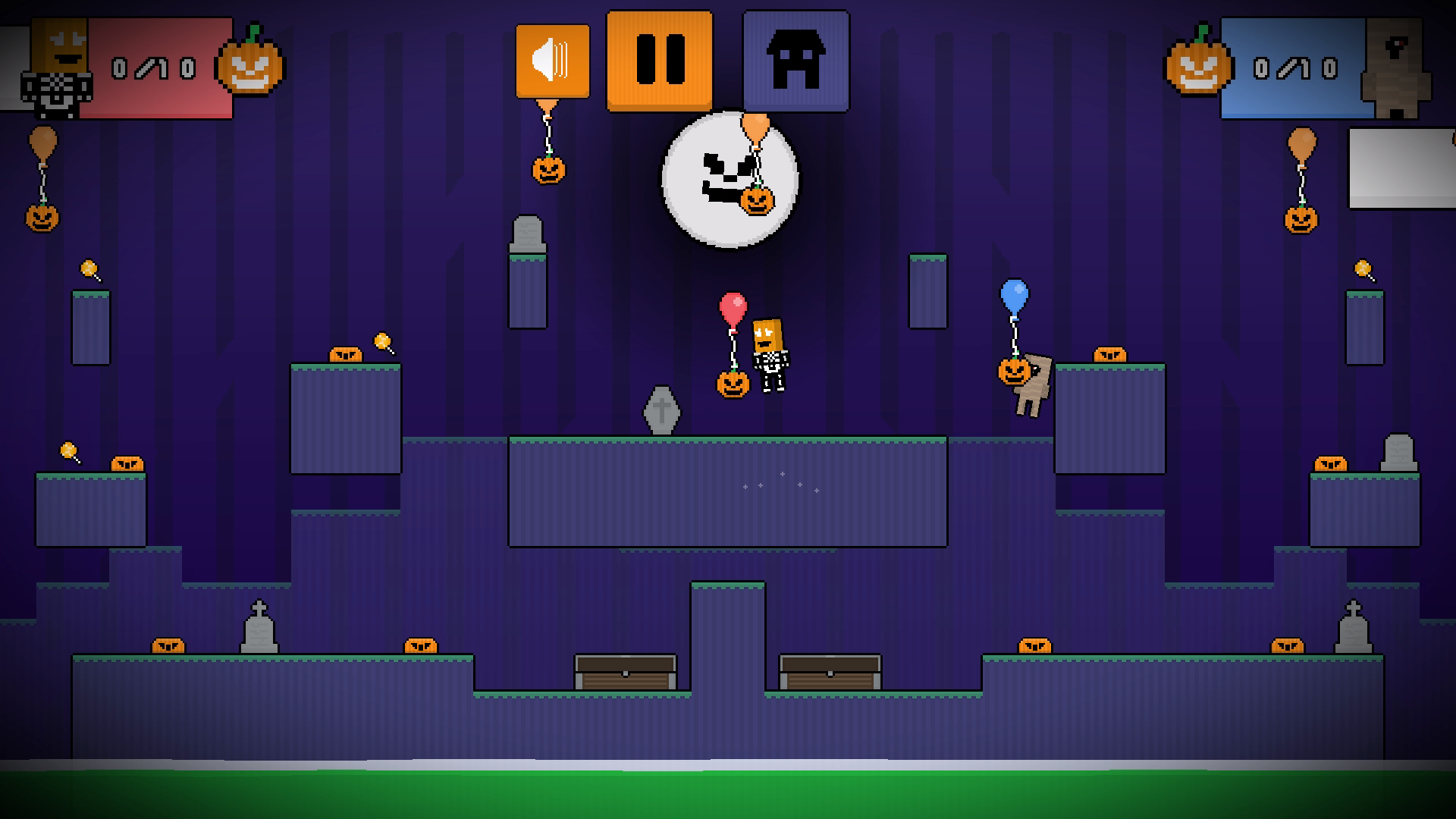Image resolution: width=1456 pixels, height=819 pixels.
Task: Toggle the sound speaker button
Action: tap(552, 61)
